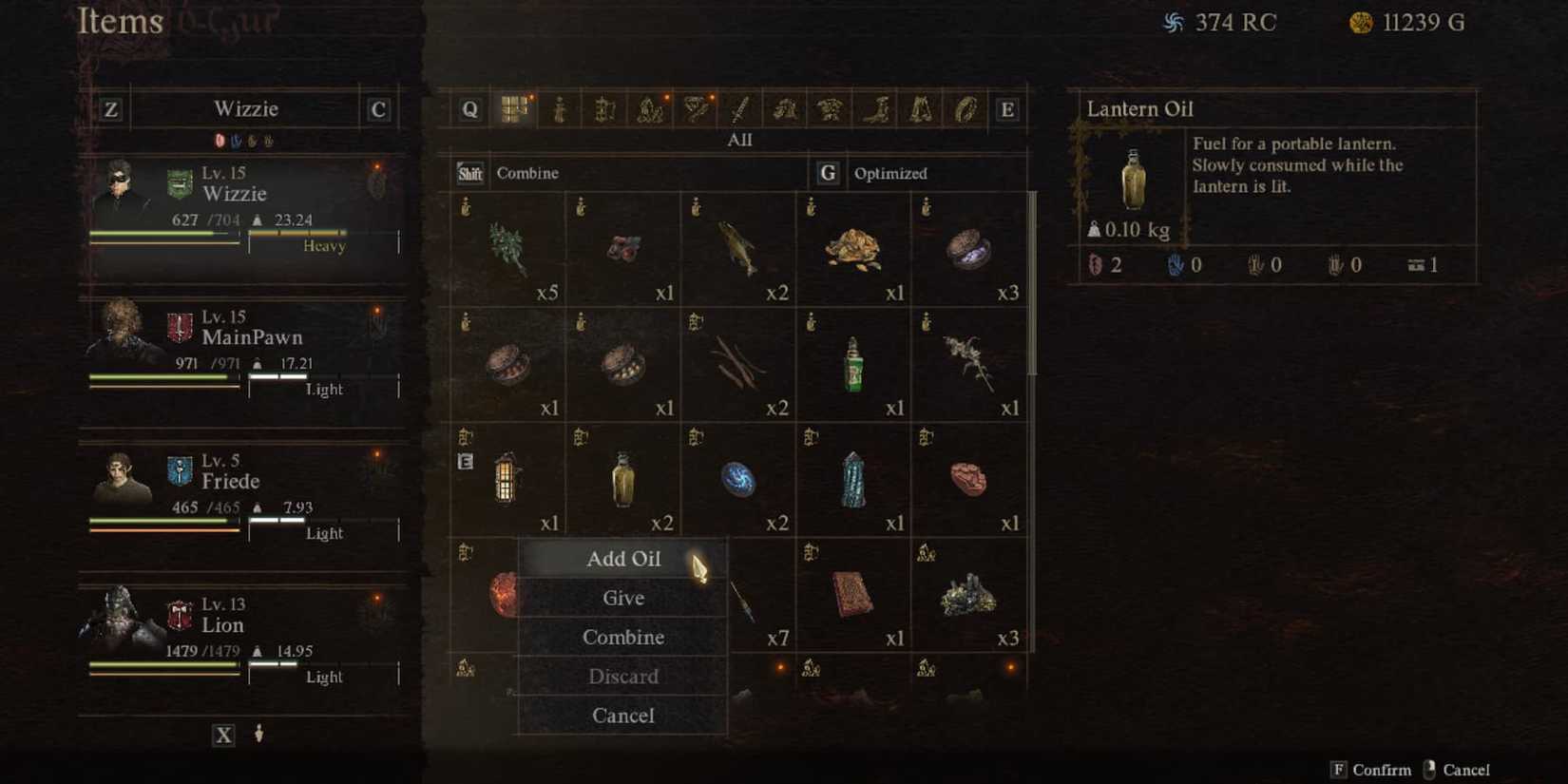The height and width of the screenshot is (784, 1568).
Task: Click Cancel in the context menu
Action: (623, 716)
